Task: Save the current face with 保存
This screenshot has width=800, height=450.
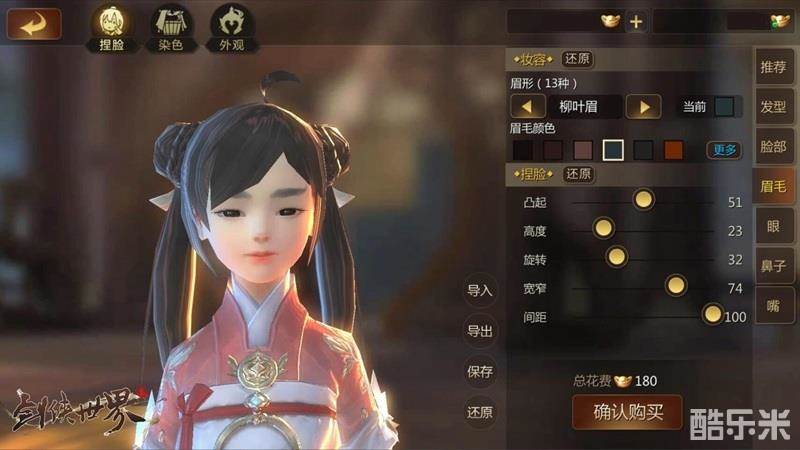Action: [x=480, y=372]
